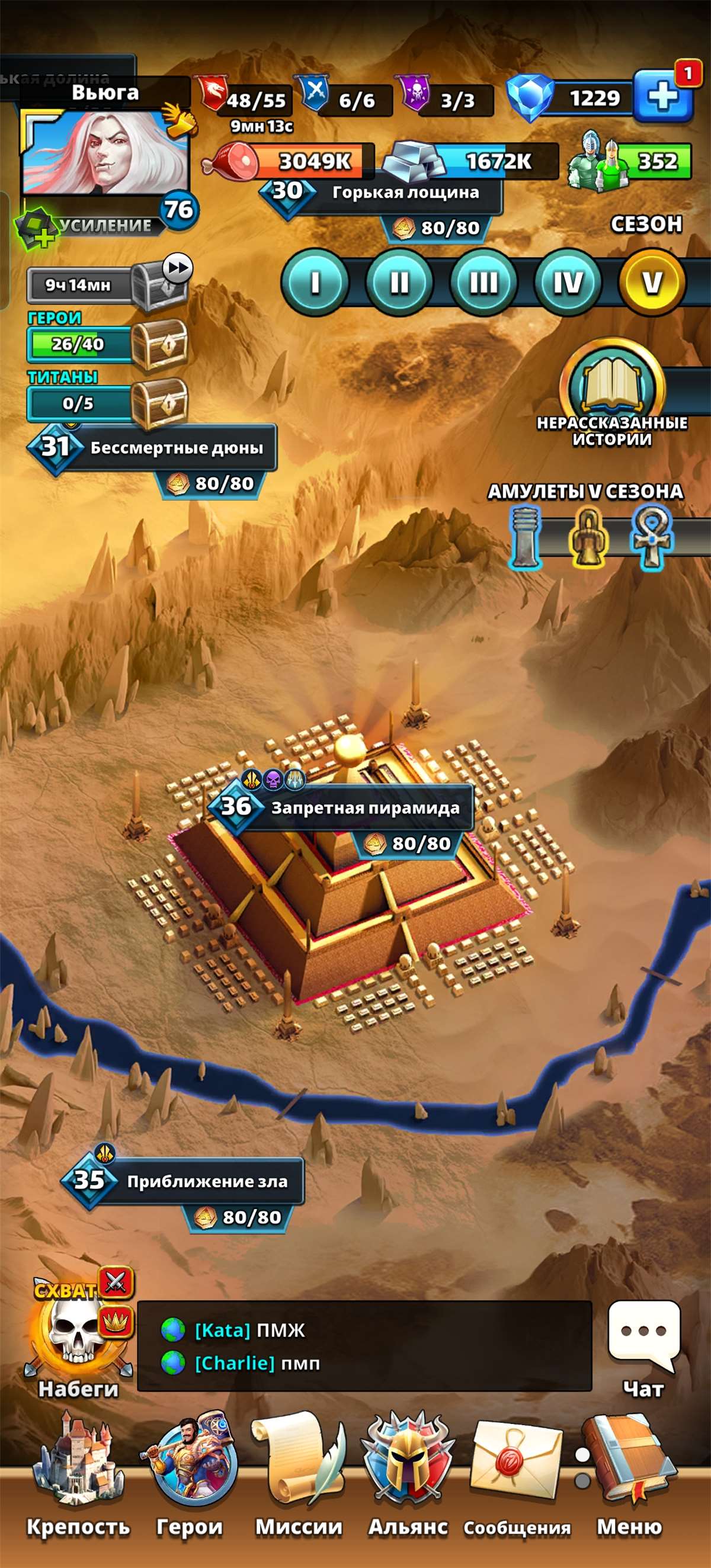The width and height of the screenshot is (711, 1568).
Task: Choose season IV
Action: pos(568,283)
